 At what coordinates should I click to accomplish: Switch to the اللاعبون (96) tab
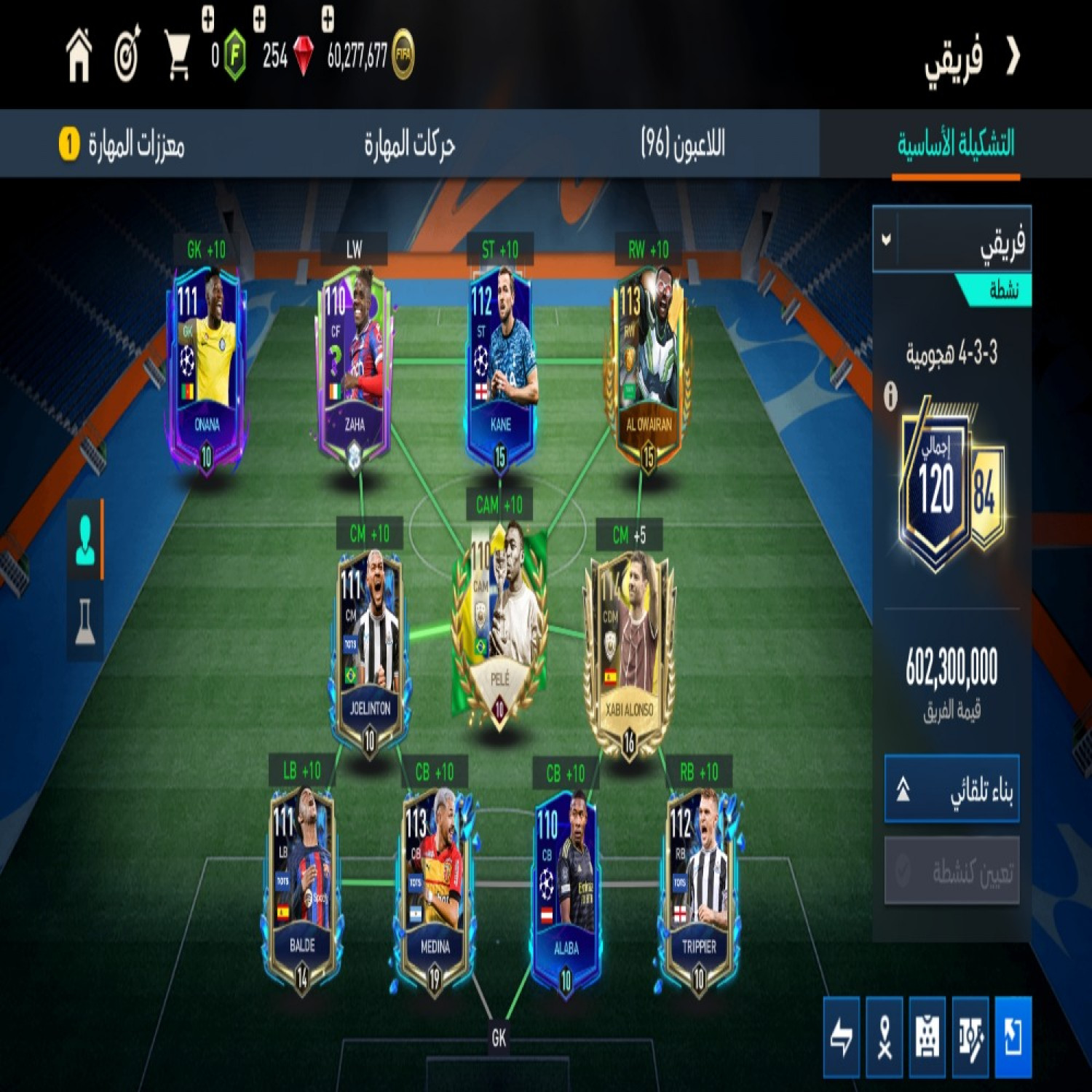[x=682, y=144]
